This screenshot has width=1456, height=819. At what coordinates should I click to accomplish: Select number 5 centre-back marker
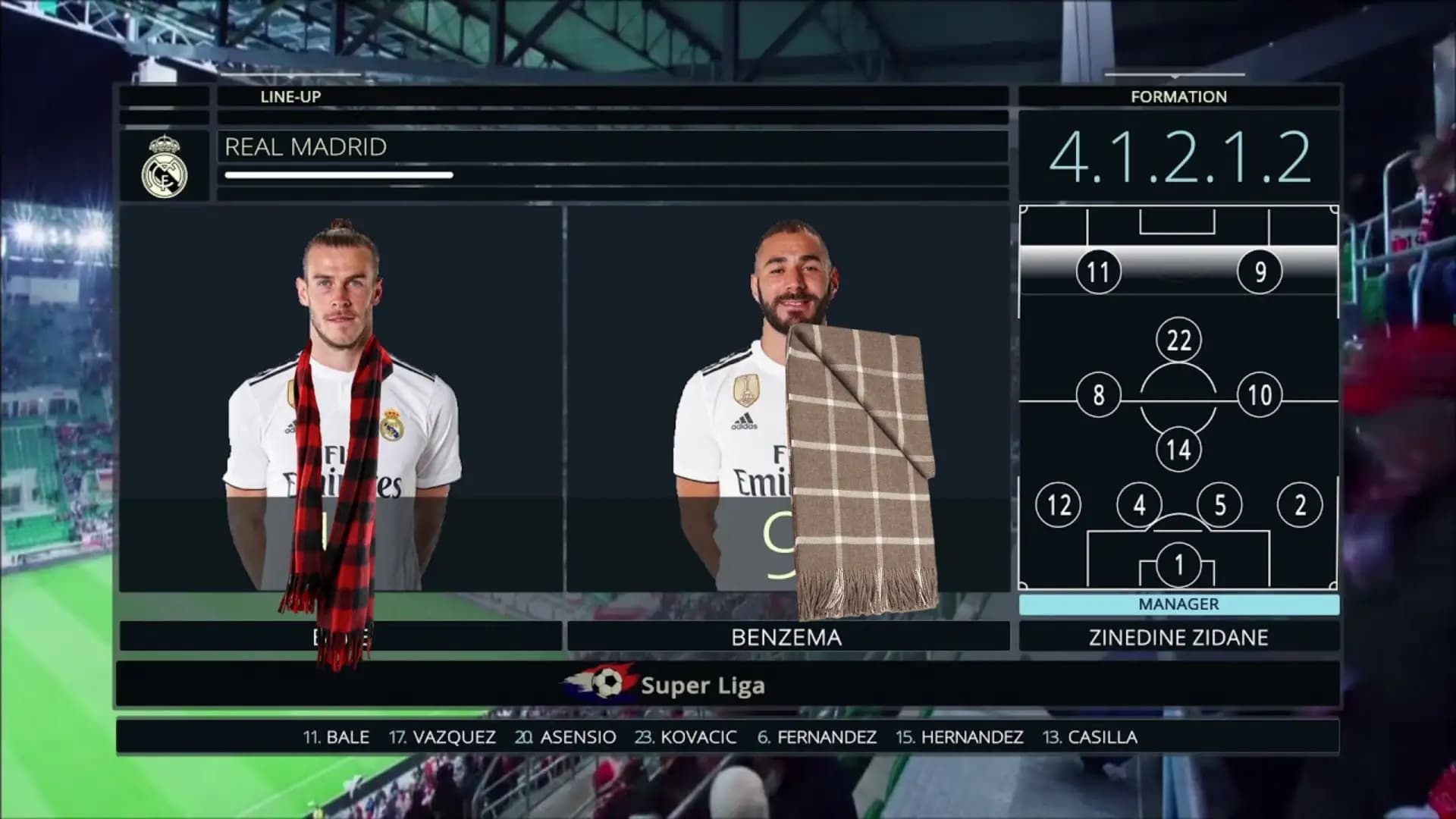click(x=1219, y=504)
